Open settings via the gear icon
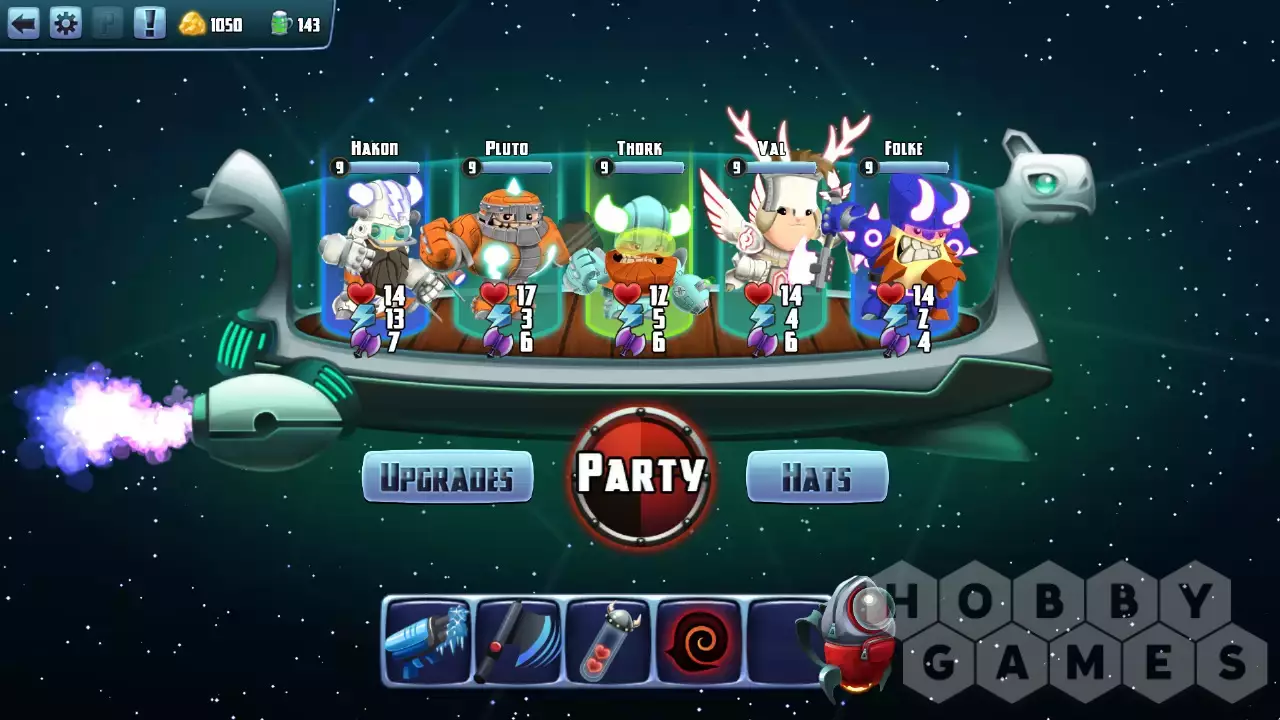The image size is (1280, 720). pyautogui.click(x=65, y=23)
